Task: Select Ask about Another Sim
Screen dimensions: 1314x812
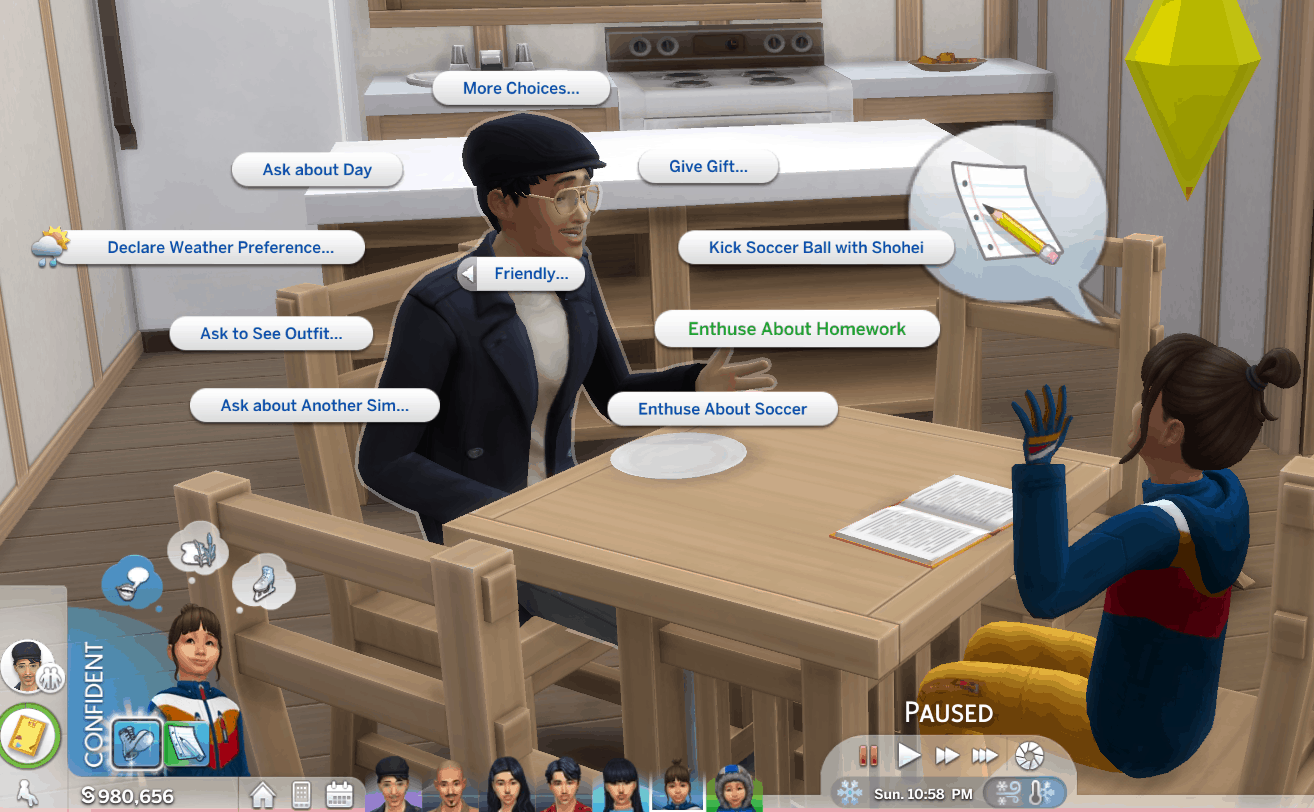Action: coord(314,406)
